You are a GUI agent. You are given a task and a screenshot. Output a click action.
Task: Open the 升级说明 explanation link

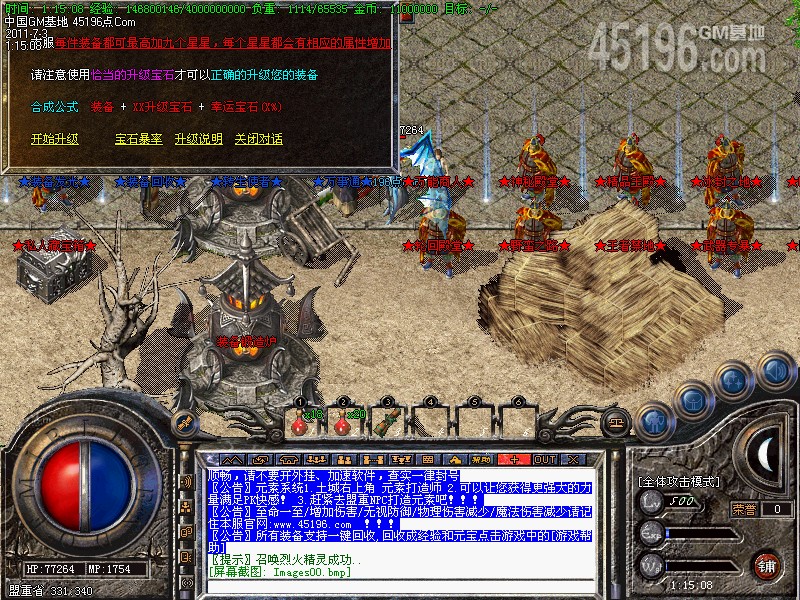point(198,139)
